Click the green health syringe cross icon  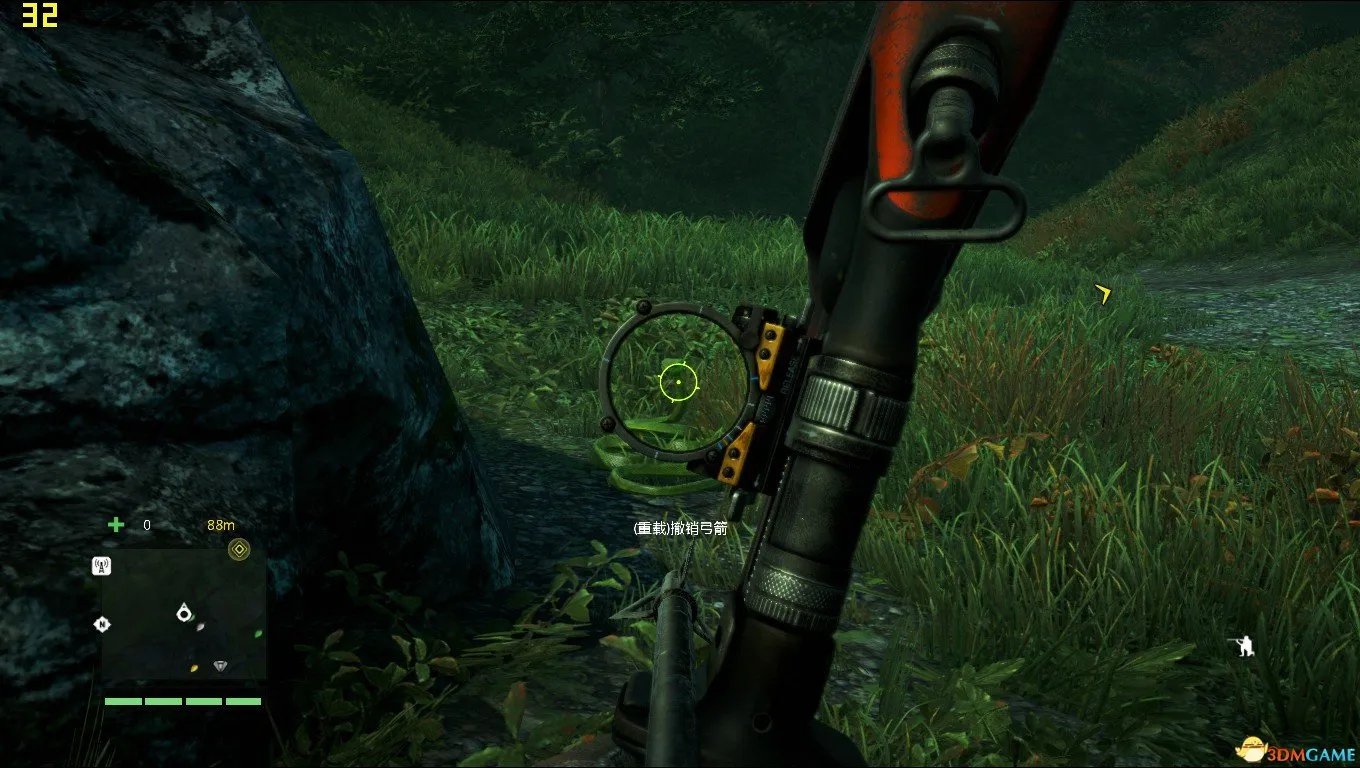[x=116, y=524]
